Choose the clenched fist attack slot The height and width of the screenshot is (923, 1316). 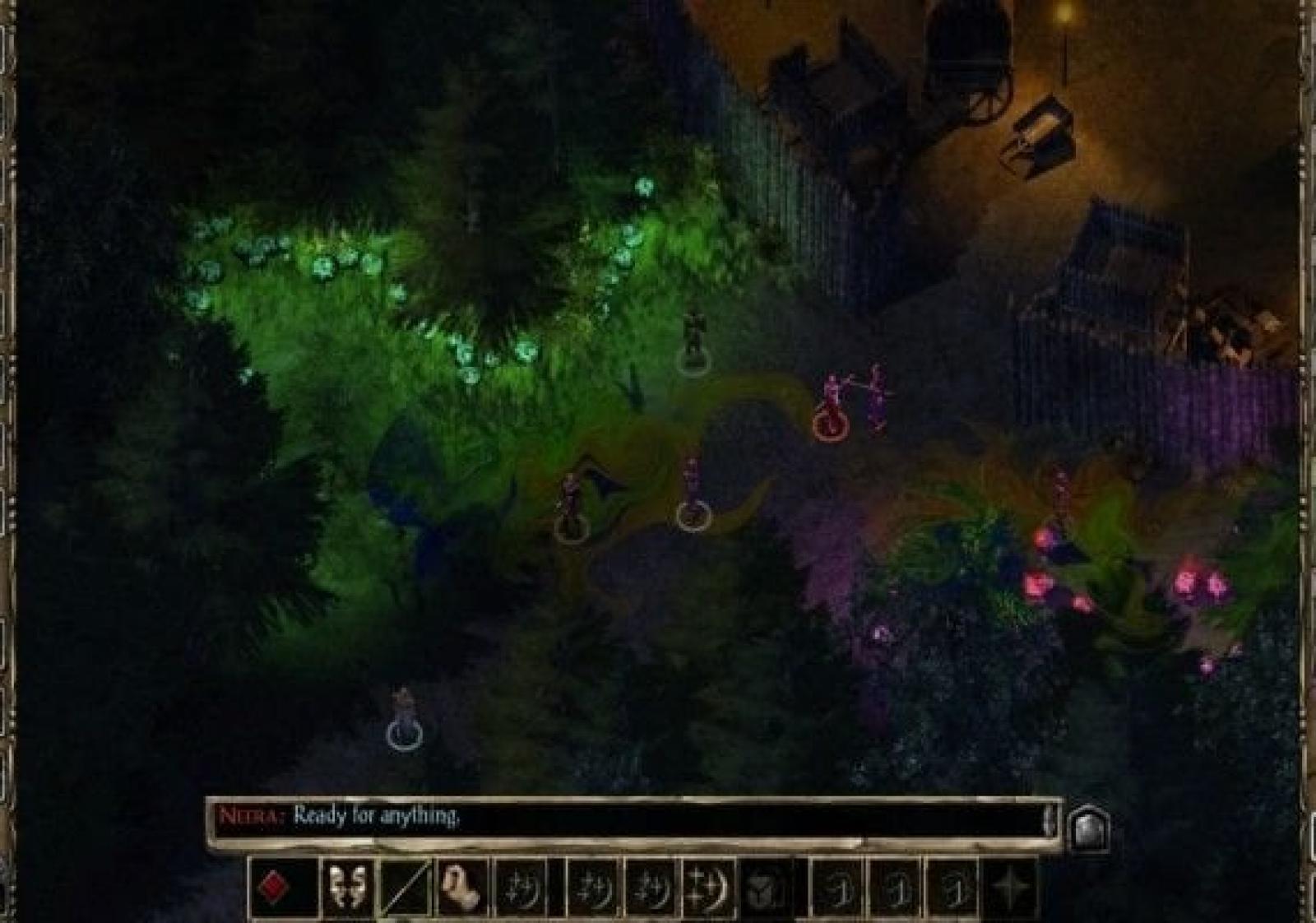(461, 888)
